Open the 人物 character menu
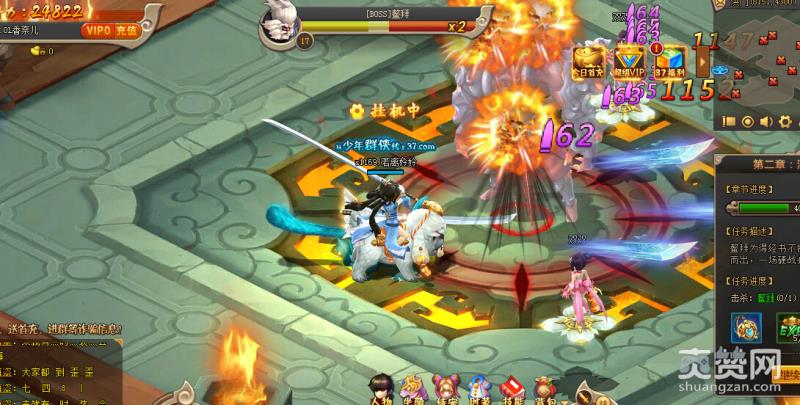800x405 pixels. pyautogui.click(x=381, y=388)
